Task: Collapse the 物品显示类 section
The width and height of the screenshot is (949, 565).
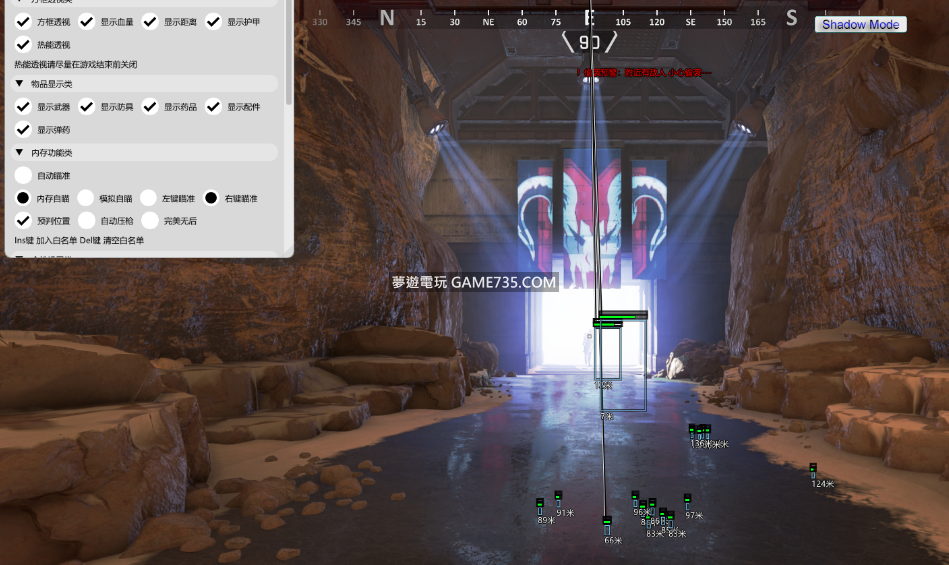Action: (20, 84)
